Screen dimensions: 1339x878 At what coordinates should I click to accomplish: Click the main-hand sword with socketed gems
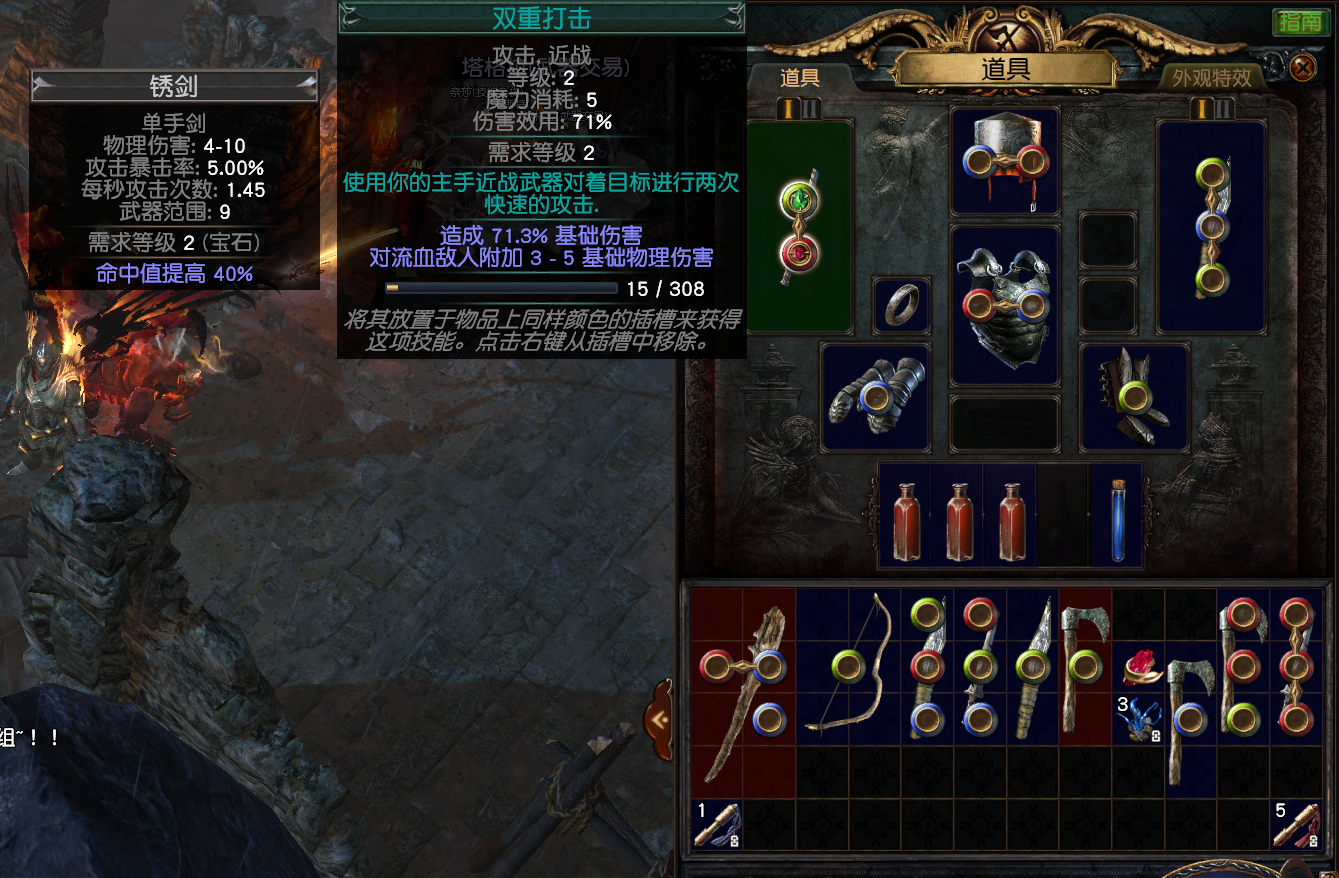[799, 225]
